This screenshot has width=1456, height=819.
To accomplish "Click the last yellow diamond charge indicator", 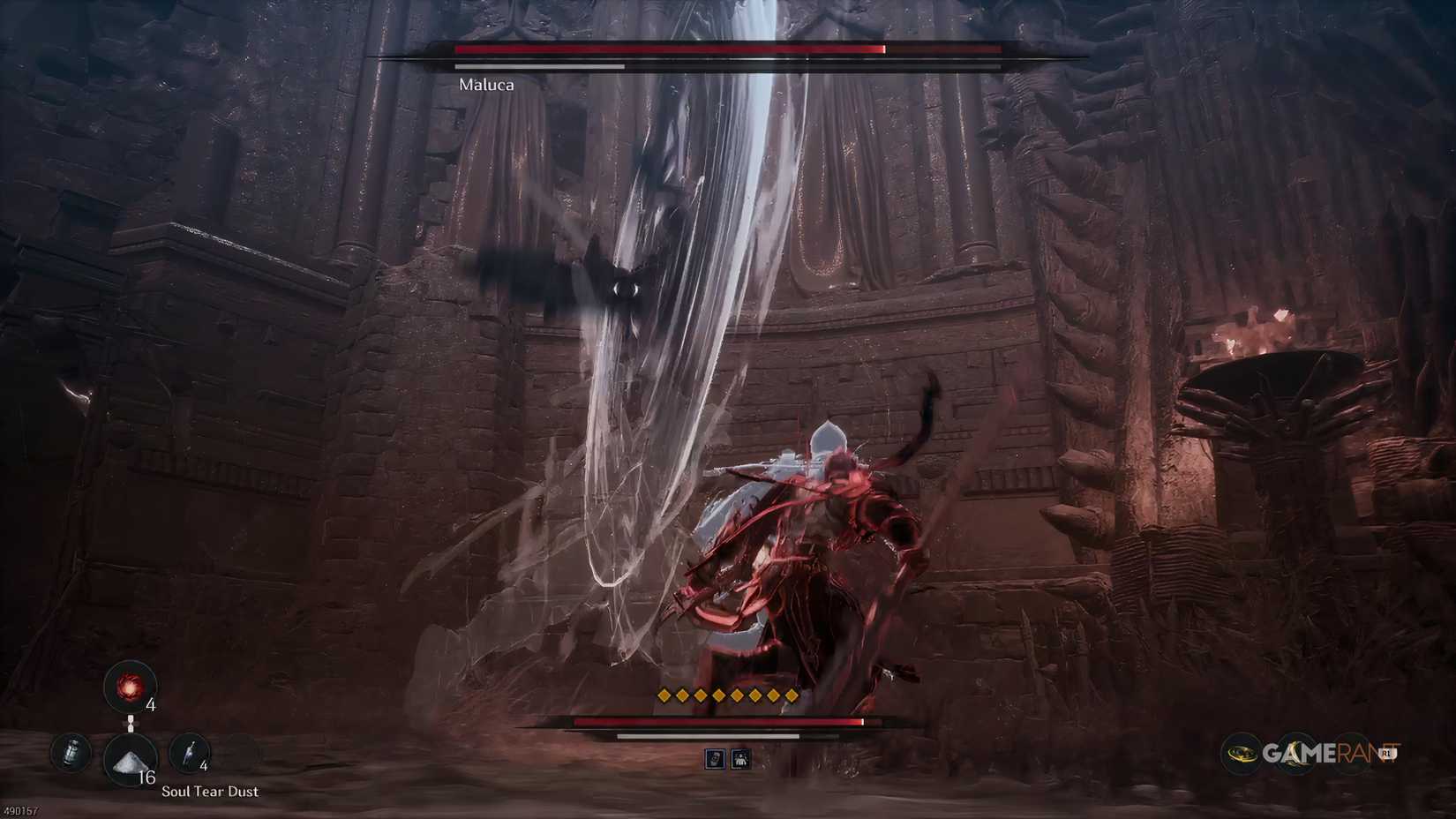I will 792,696.
